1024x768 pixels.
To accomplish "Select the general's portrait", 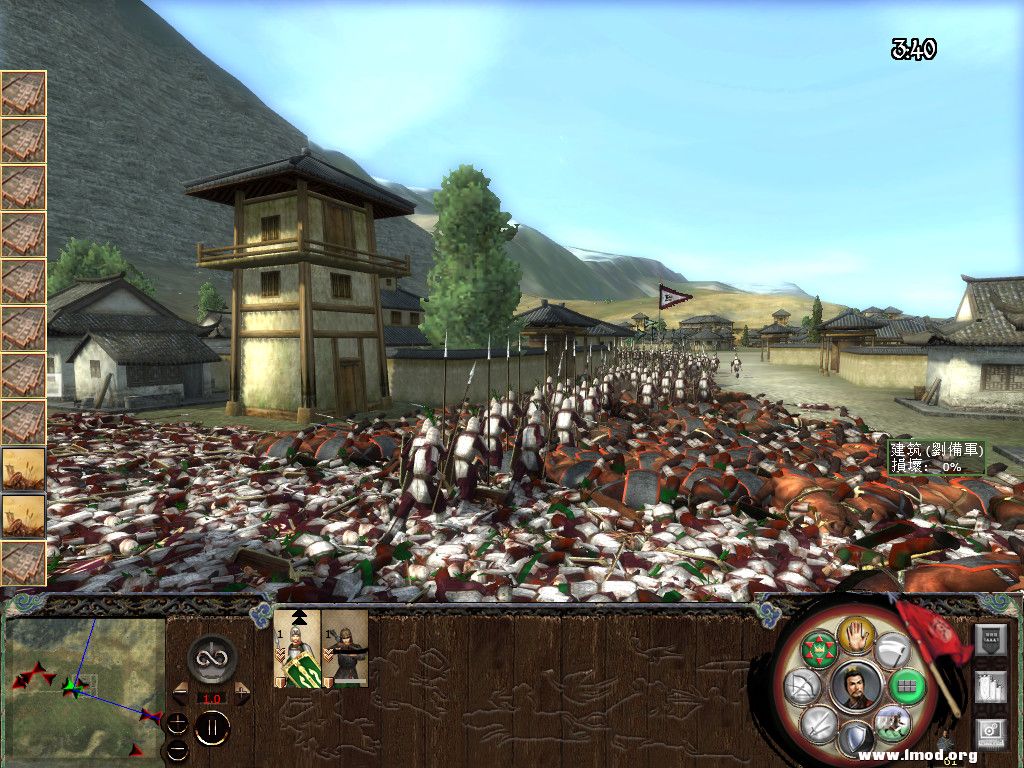I will (x=856, y=688).
